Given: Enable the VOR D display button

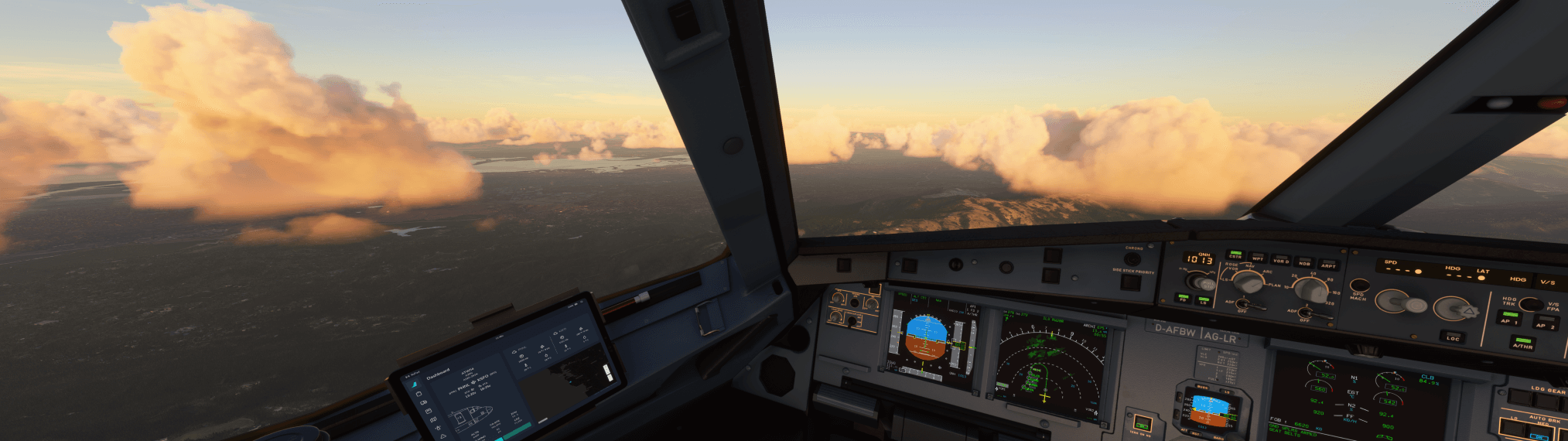Looking at the screenshot, I should pyautogui.click(x=1281, y=259).
